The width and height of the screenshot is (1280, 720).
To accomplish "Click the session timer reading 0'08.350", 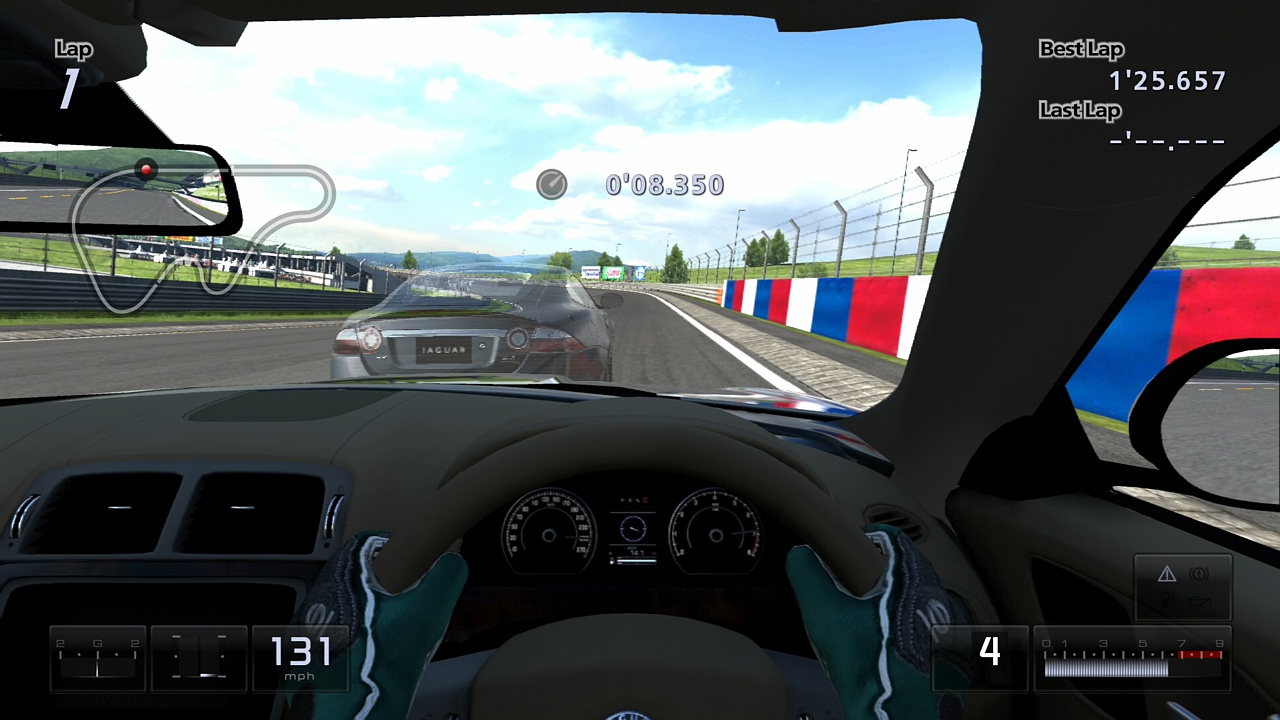I will click(x=663, y=184).
